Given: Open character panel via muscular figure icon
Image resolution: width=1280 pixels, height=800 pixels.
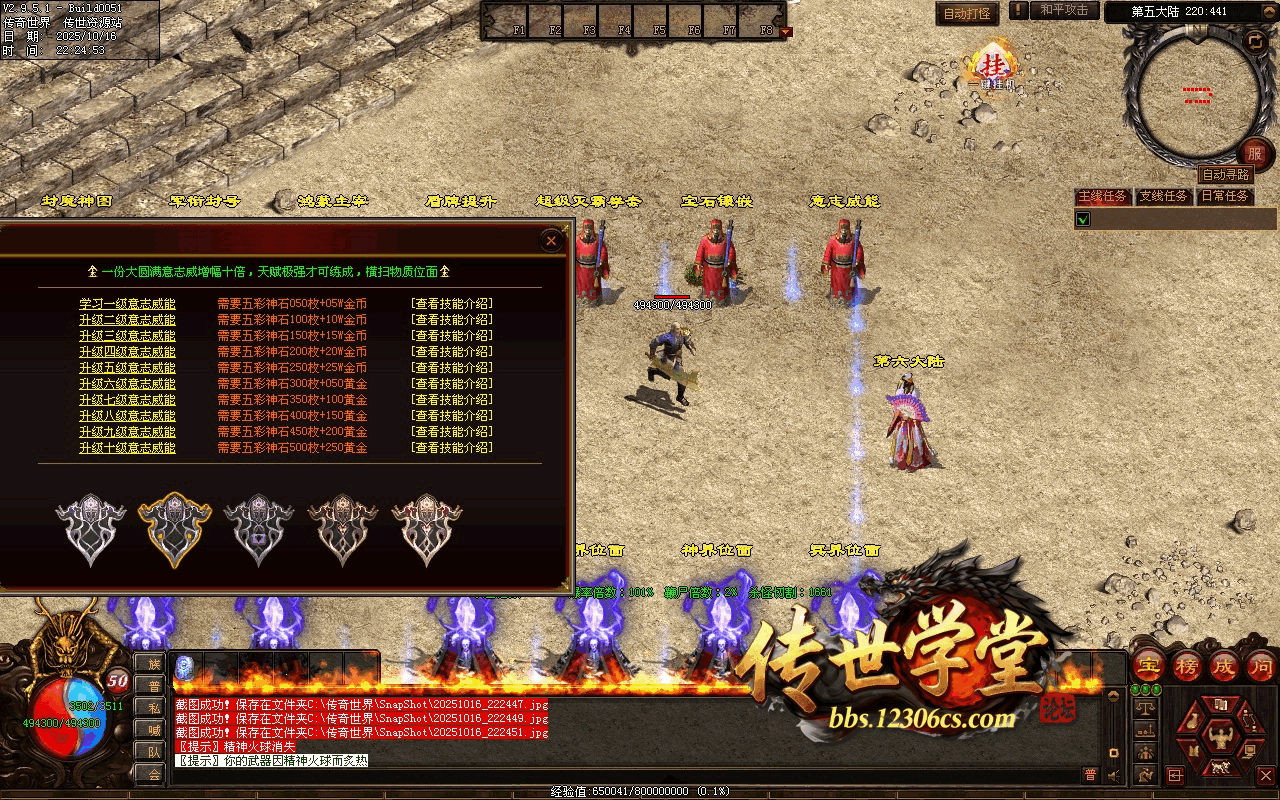Looking at the screenshot, I should coord(1219,741).
